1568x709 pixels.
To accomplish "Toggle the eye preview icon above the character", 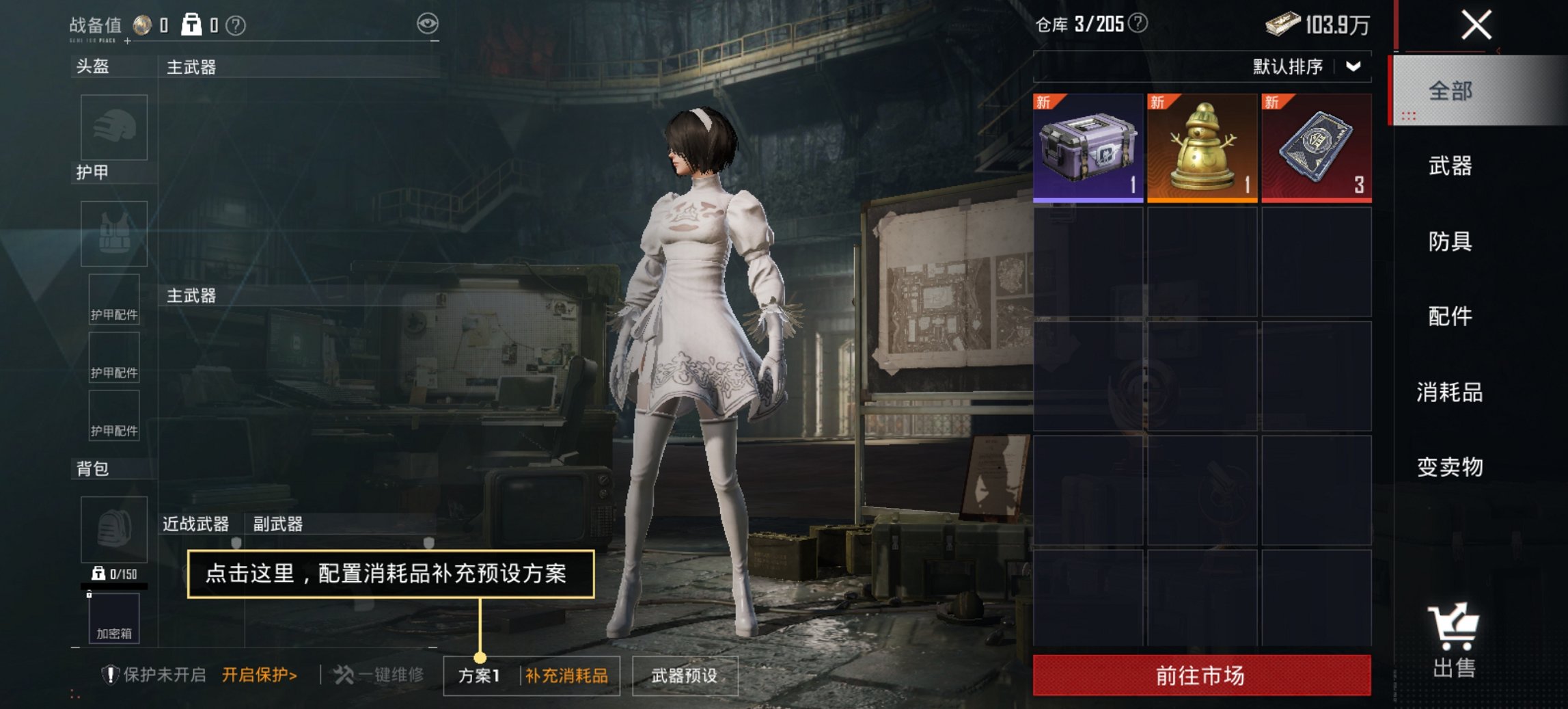I will click(x=429, y=22).
